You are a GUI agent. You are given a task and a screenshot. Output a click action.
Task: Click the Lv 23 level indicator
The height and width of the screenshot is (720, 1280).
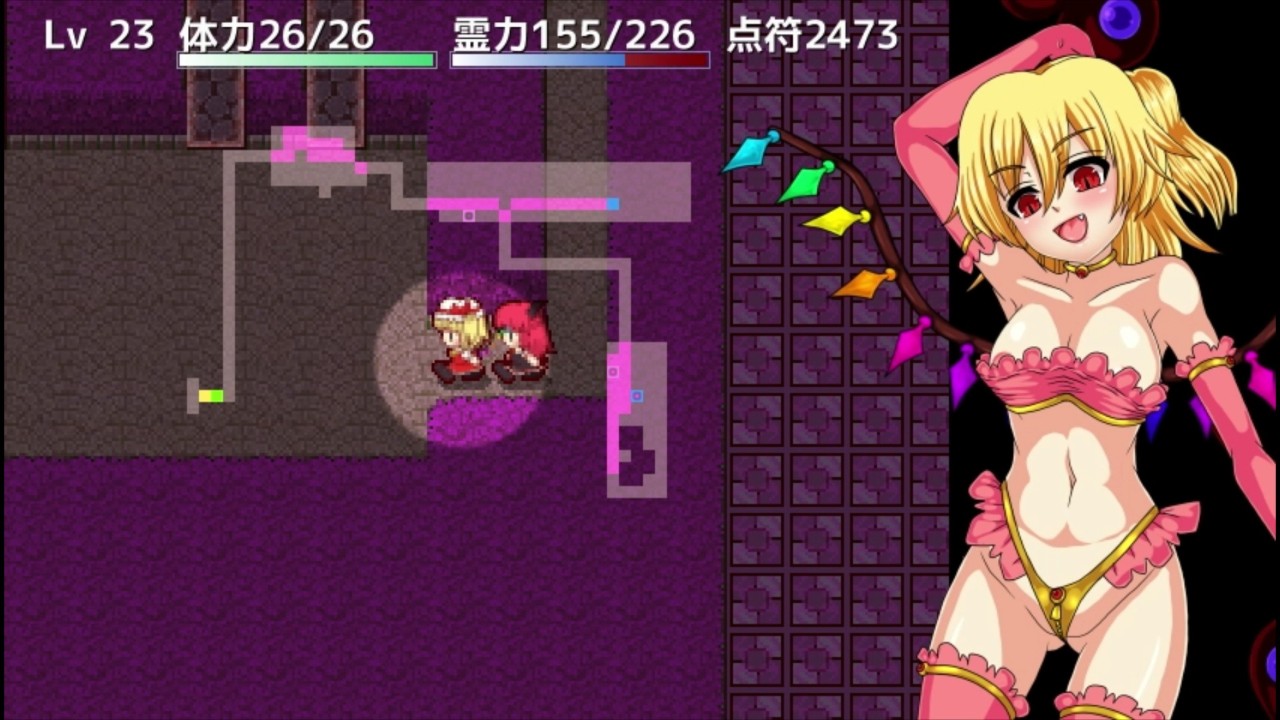click(75, 32)
